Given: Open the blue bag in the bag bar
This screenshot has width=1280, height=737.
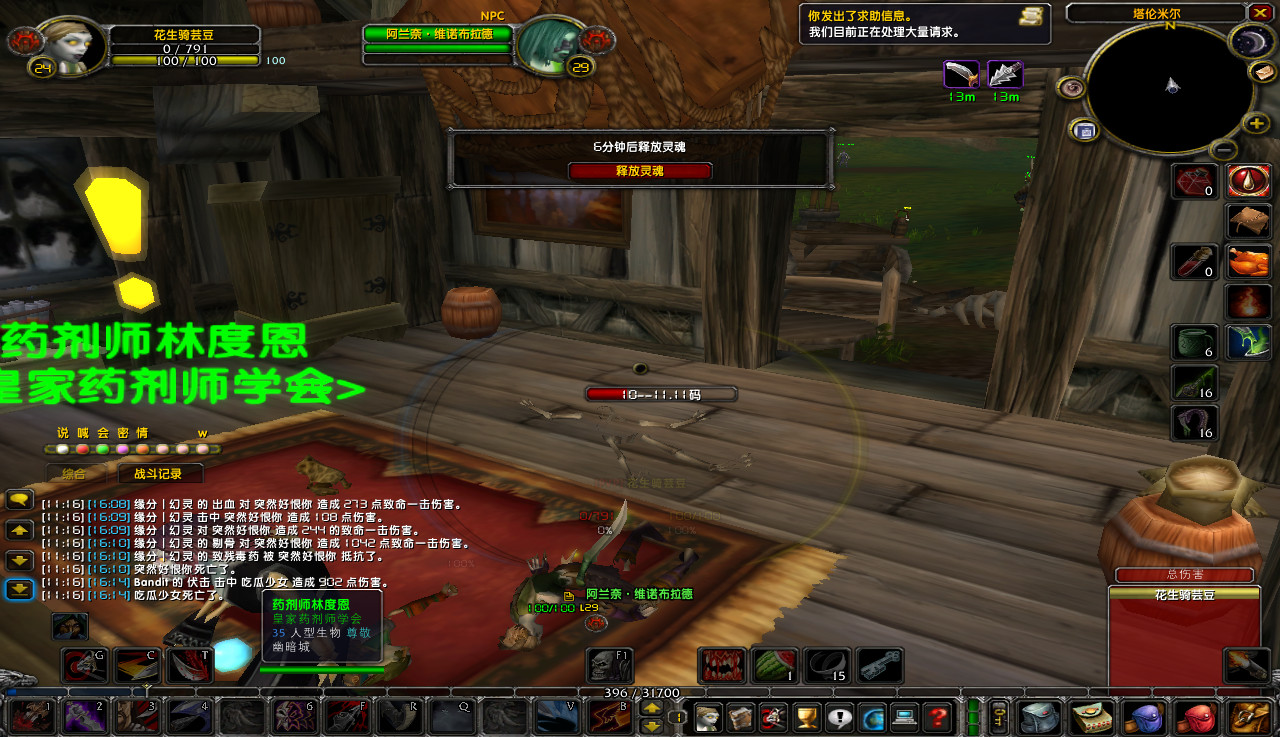Looking at the screenshot, I should 1146,716.
